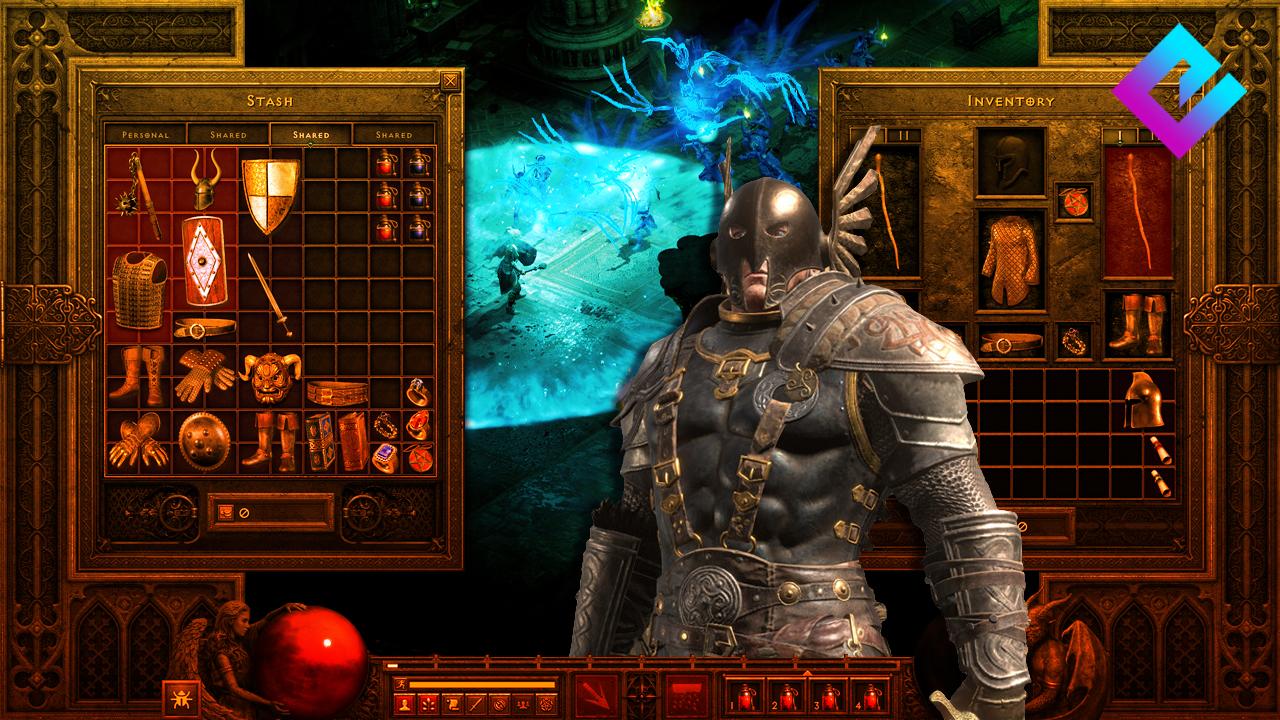Choose the tower shield with diamond emblem
The height and width of the screenshot is (720, 1280).
[x=205, y=261]
